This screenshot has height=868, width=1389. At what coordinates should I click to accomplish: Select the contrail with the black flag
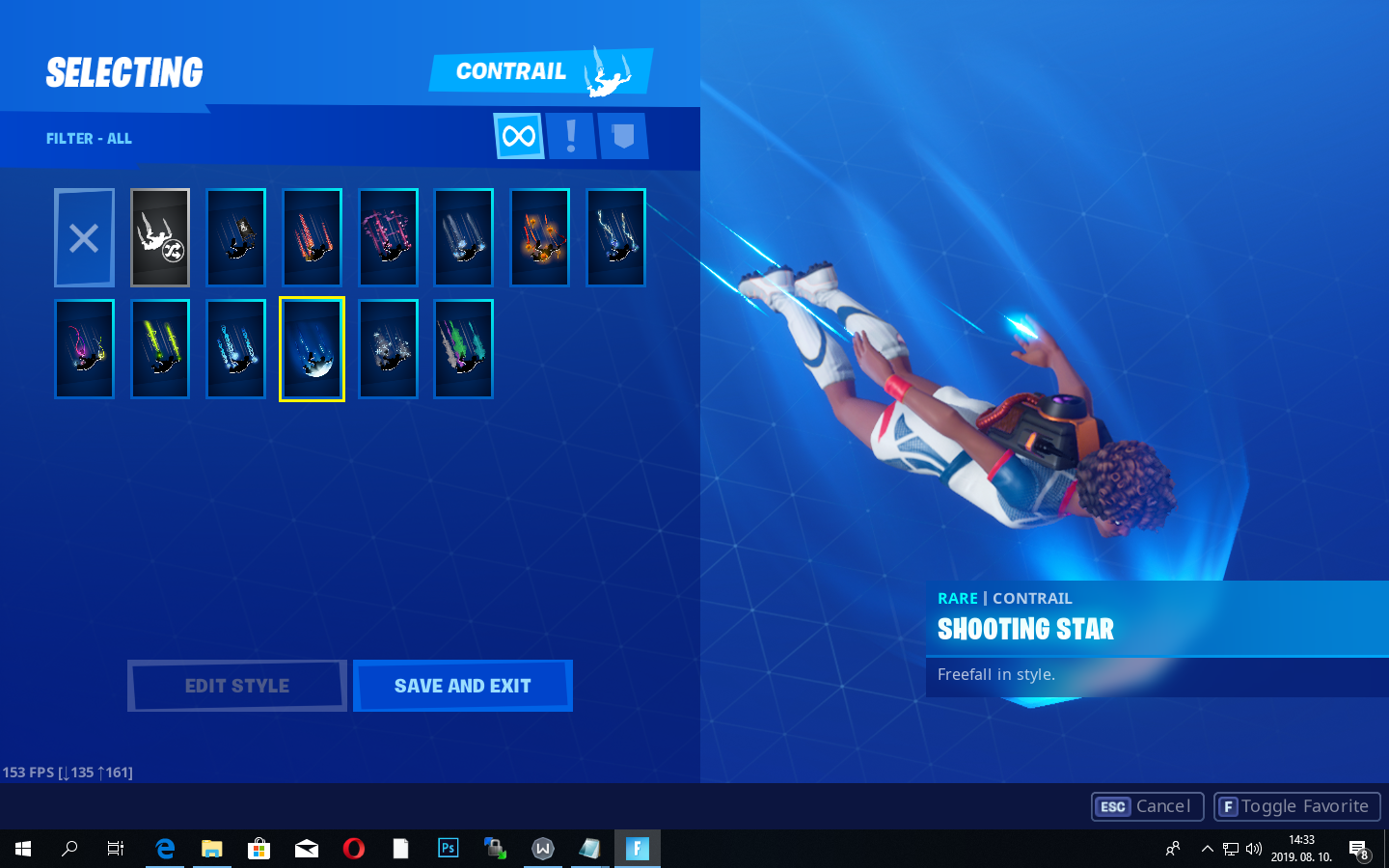[236, 237]
